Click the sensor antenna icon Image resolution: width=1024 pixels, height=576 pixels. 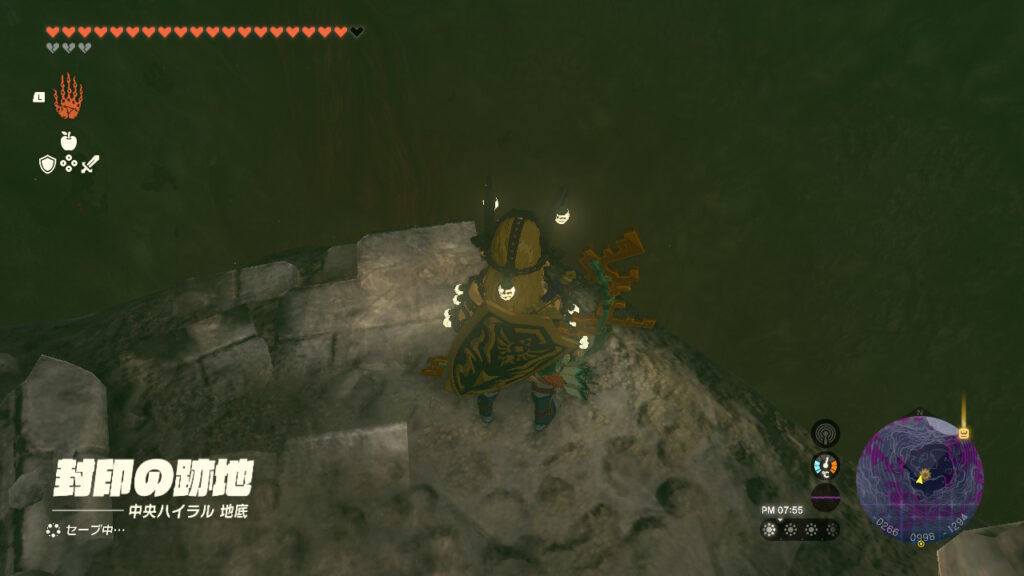tap(825, 433)
